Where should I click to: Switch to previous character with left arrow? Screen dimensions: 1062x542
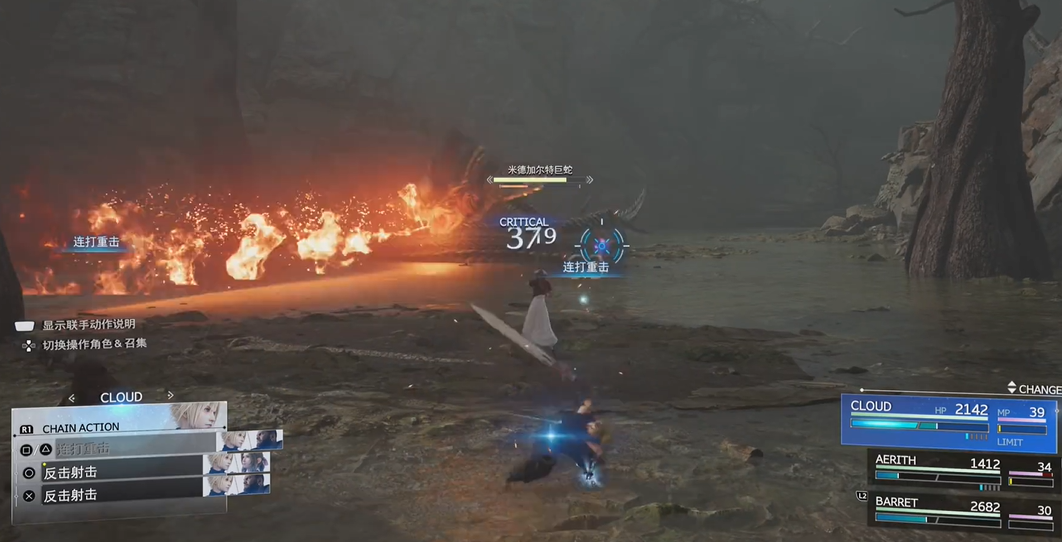coord(72,398)
